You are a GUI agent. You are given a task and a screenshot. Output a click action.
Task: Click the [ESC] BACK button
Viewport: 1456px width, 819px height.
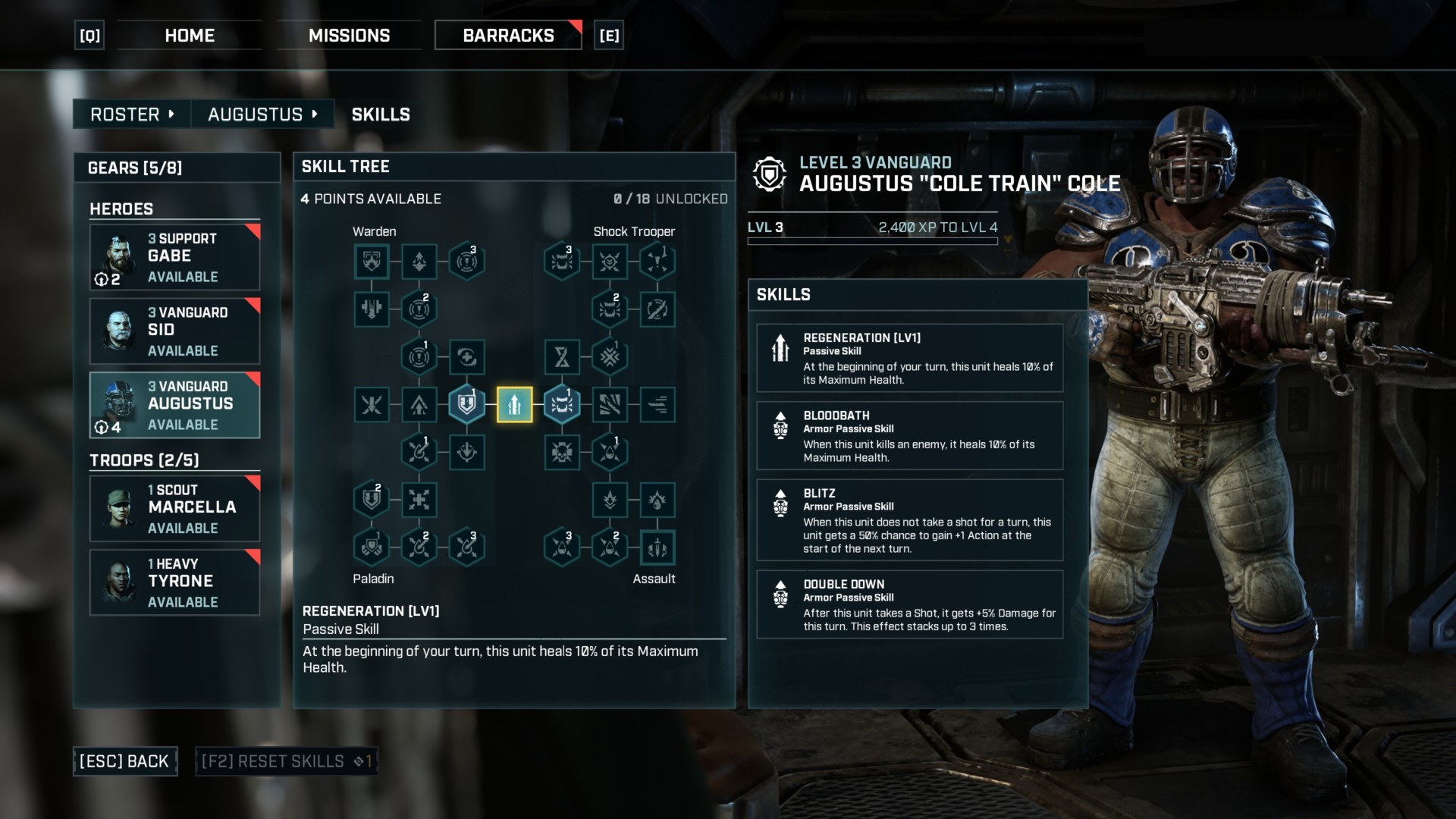(x=124, y=761)
